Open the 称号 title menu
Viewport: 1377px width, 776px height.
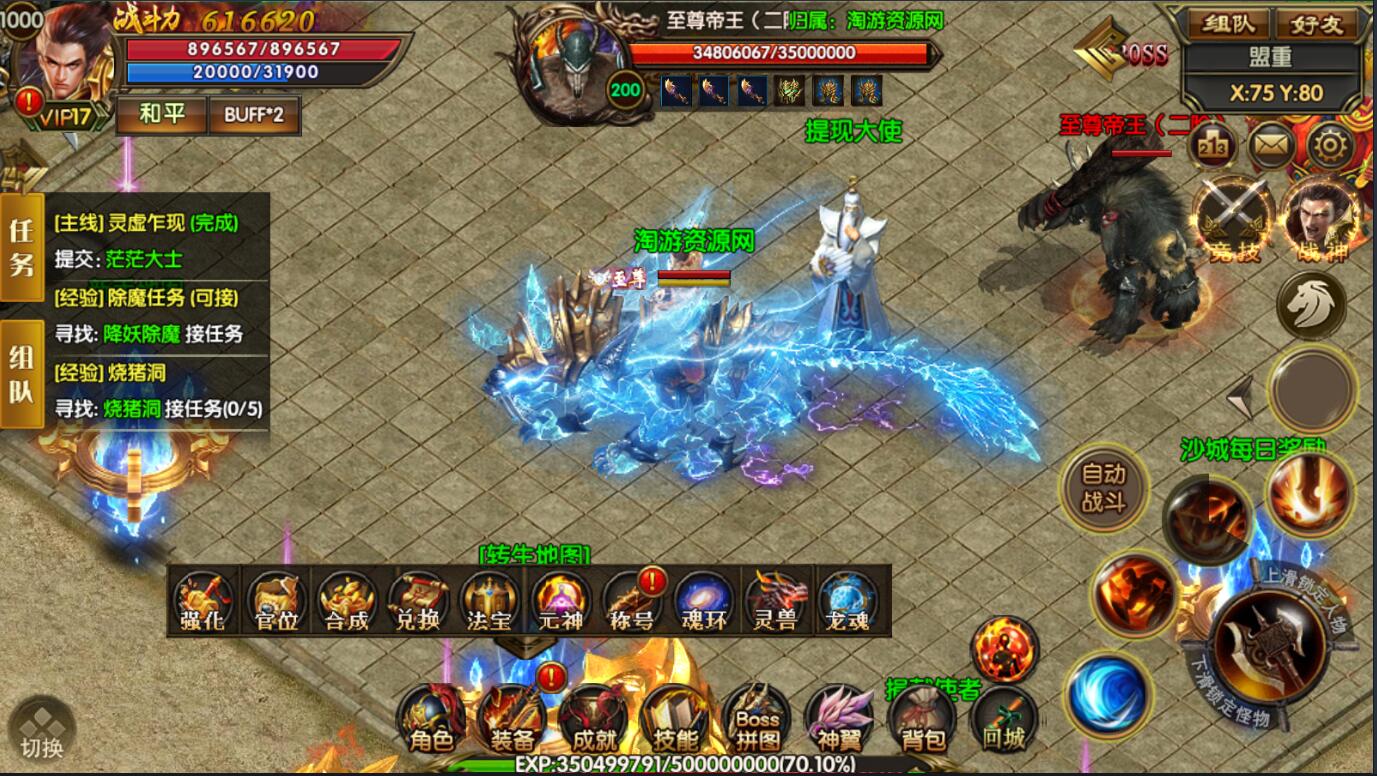631,602
